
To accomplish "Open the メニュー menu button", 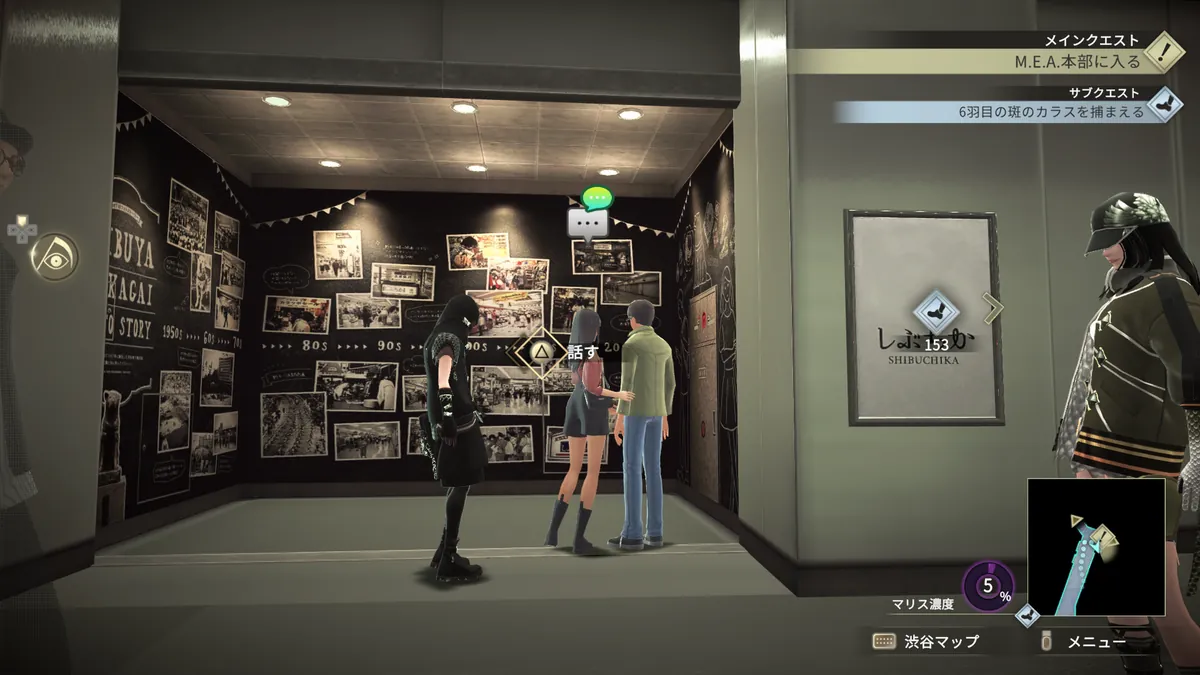I will [1085, 642].
